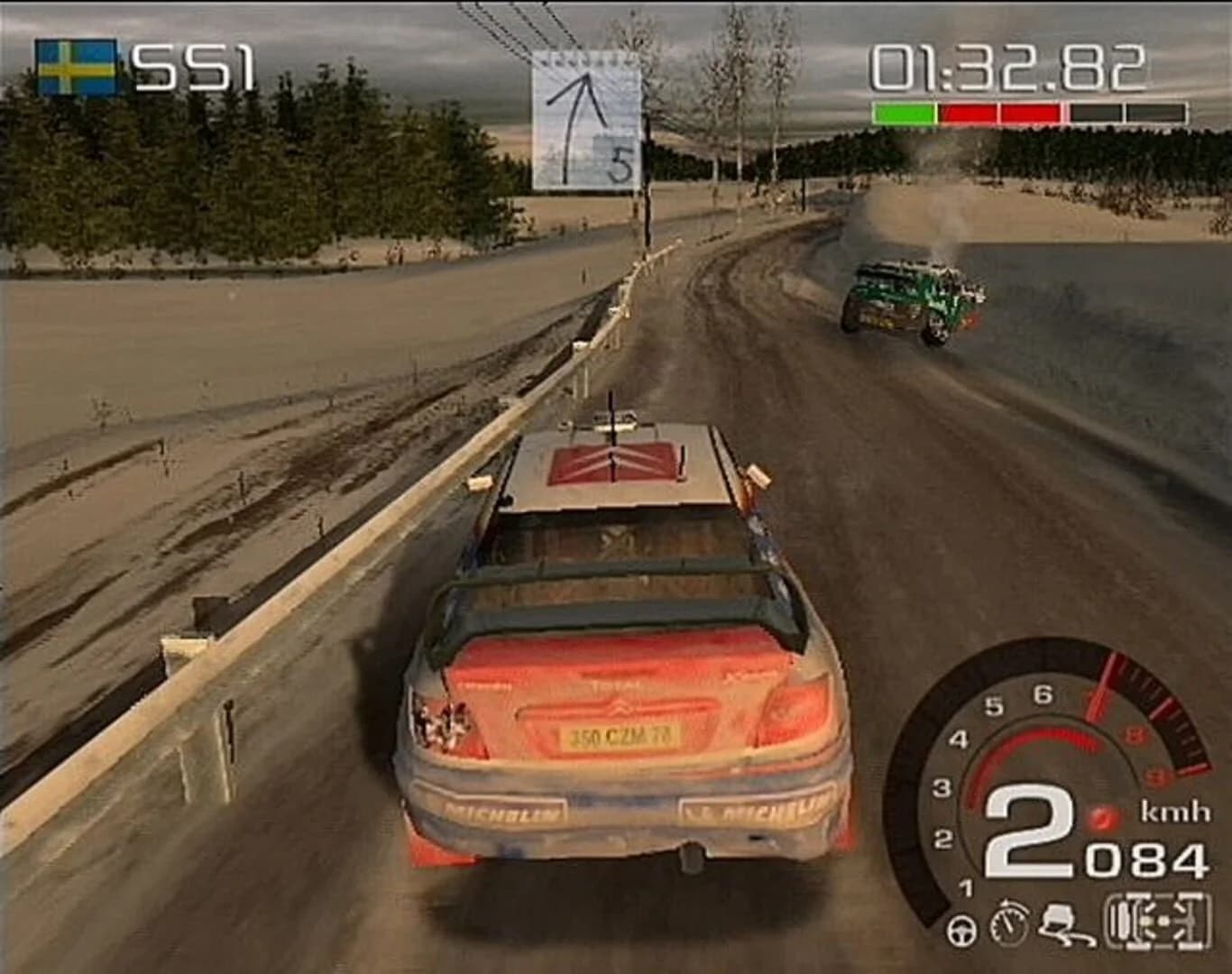Adjust the stage progress bar
Image resolution: width=1232 pixels, height=974 pixels.
[x=1028, y=111]
